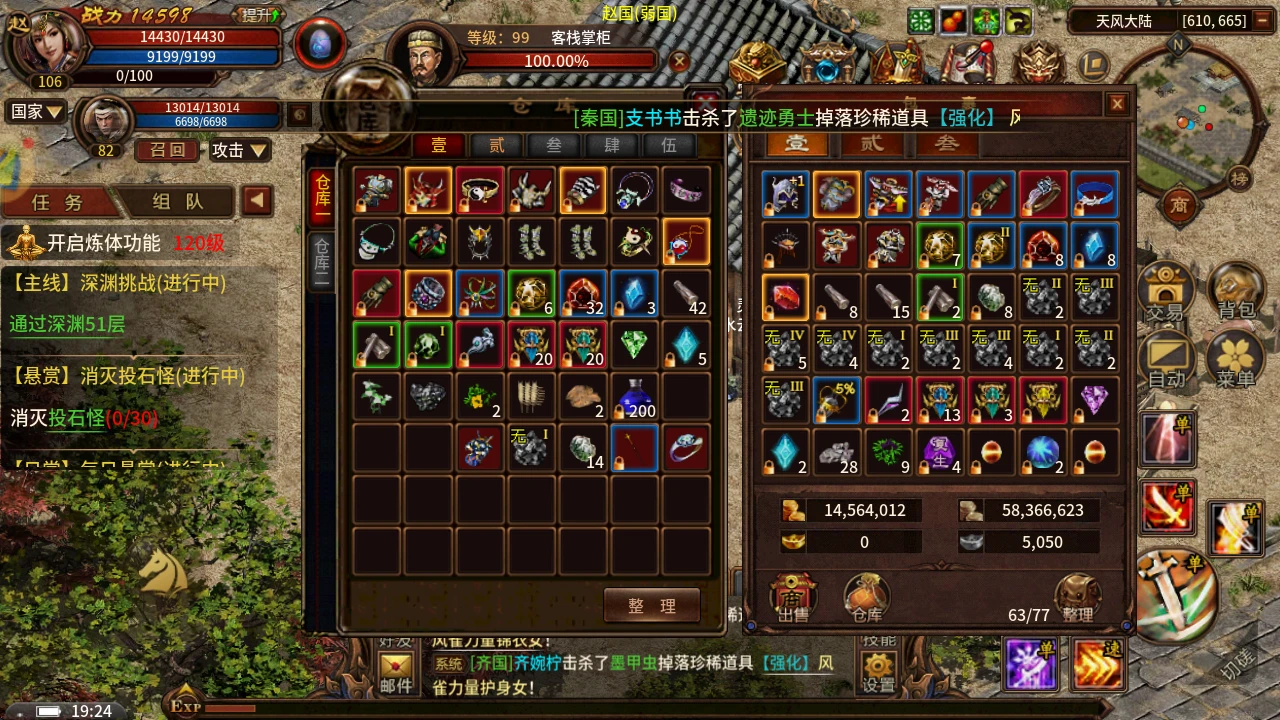Switch to warehouse tab 贰

point(496,145)
